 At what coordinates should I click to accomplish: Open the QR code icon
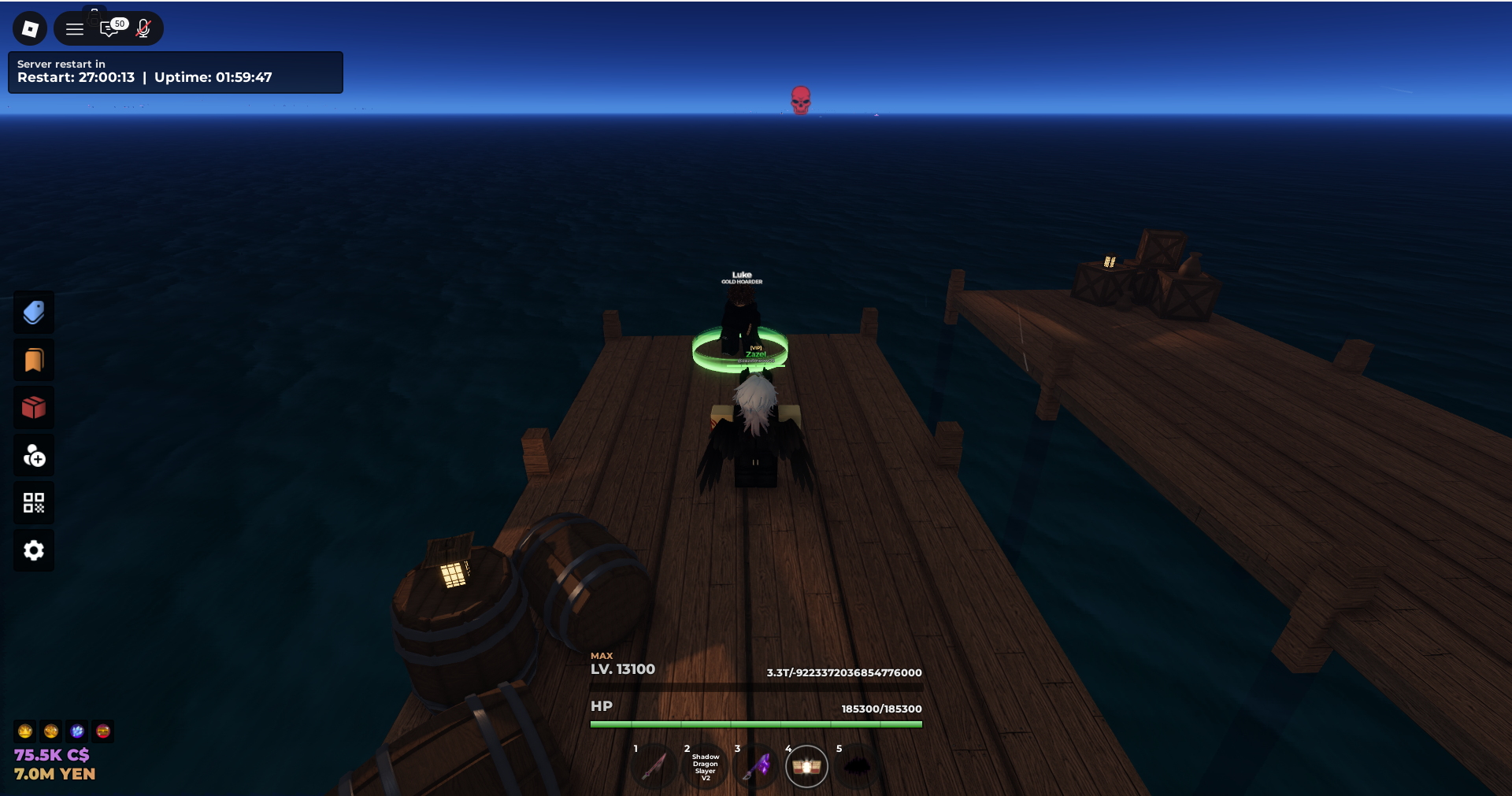tap(34, 503)
